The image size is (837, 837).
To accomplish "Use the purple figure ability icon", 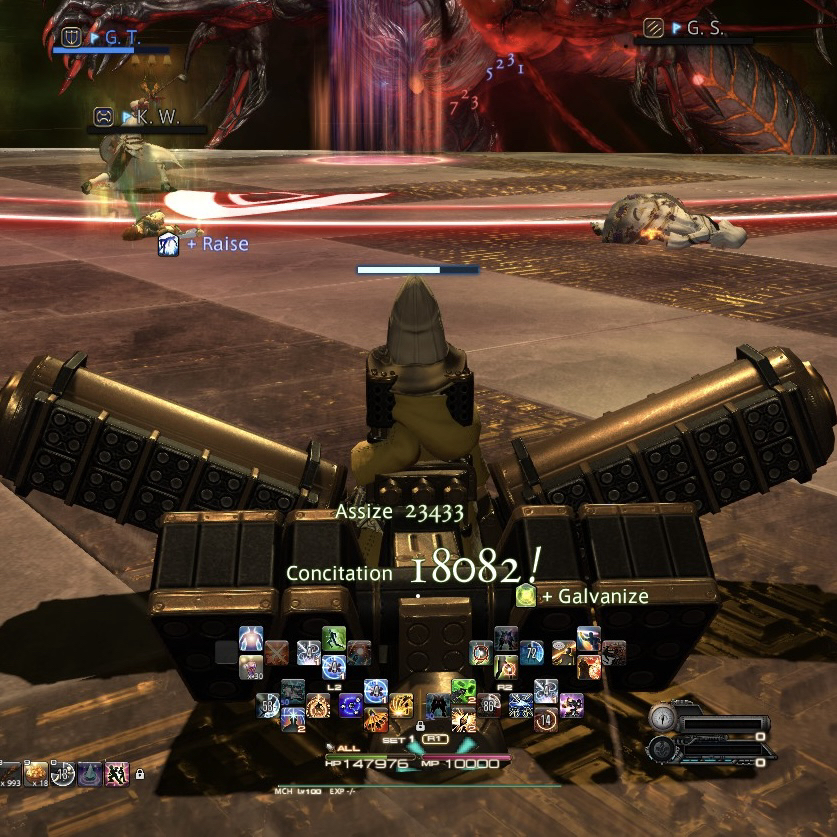I will pyautogui.click(x=572, y=704).
